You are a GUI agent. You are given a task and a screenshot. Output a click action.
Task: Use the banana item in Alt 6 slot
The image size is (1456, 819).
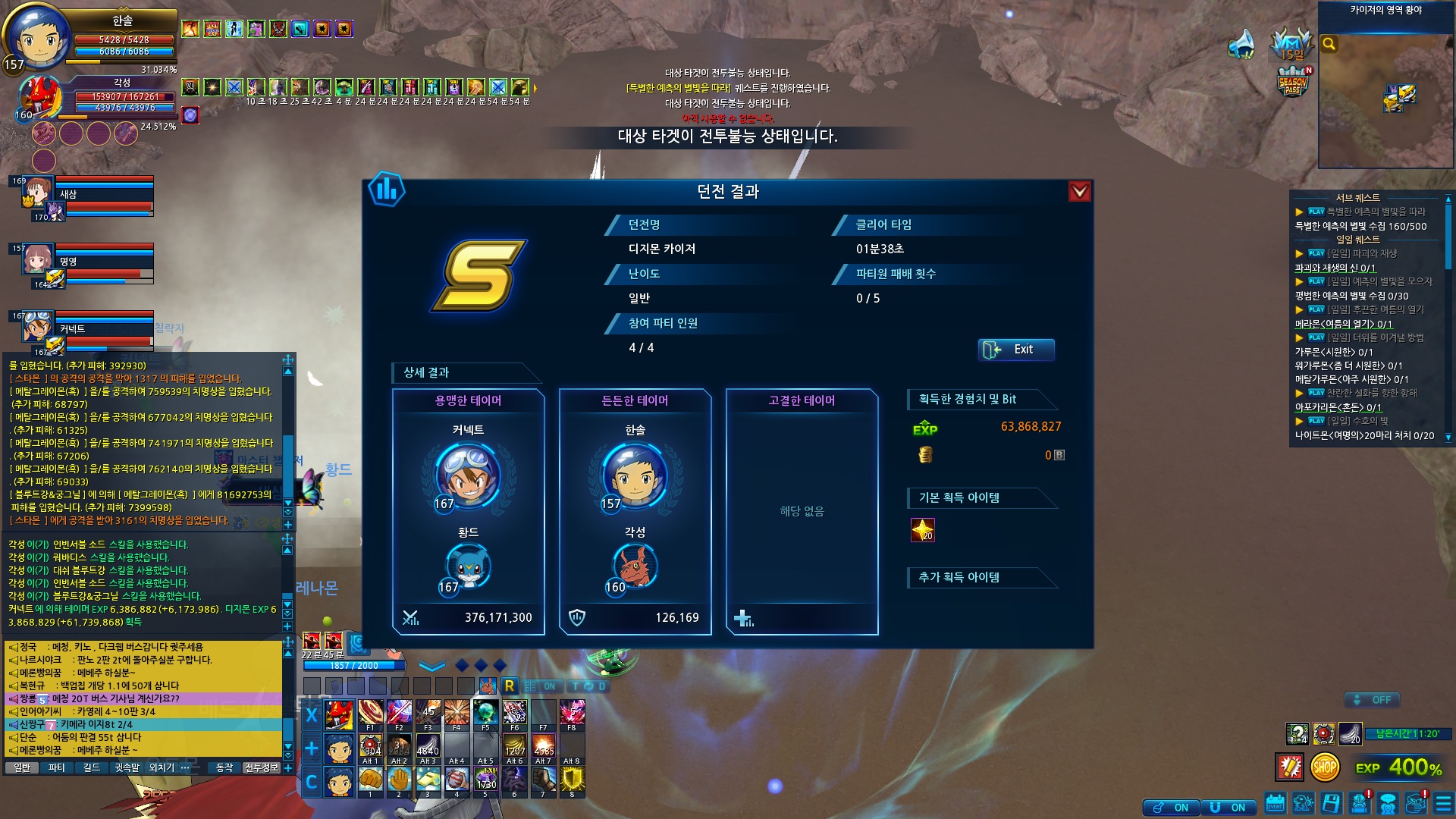[x=515, y=747]
